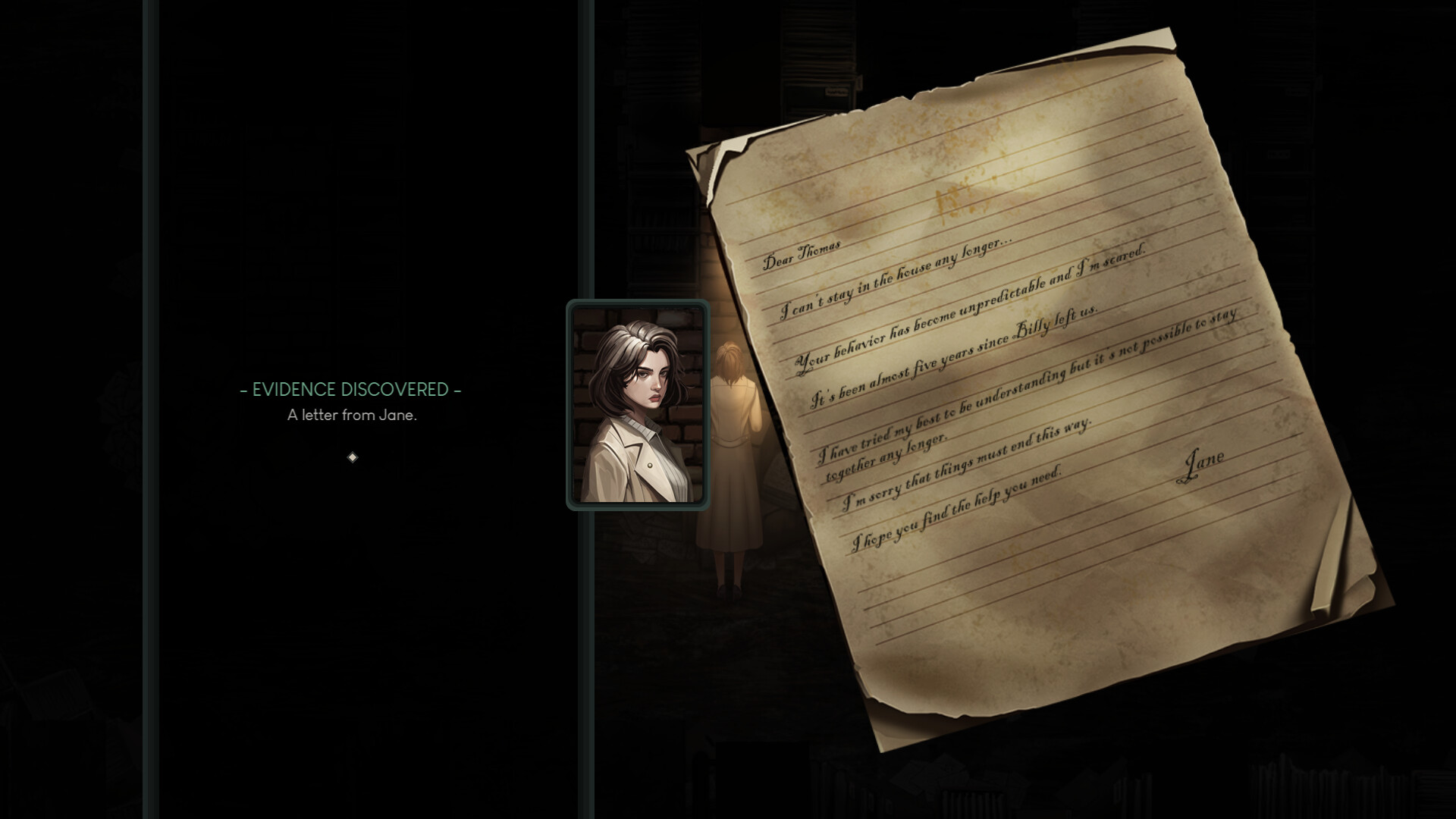Click the torn top-left corner of the letter

(717, 163)
